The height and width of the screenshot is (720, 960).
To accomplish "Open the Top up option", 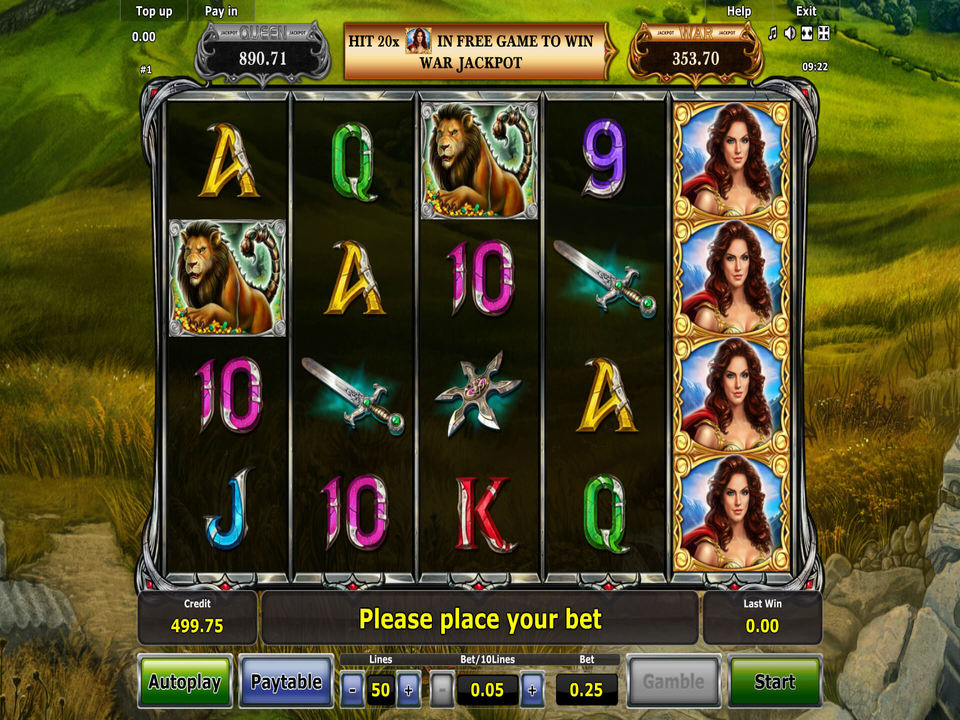I will click(154, 12).
